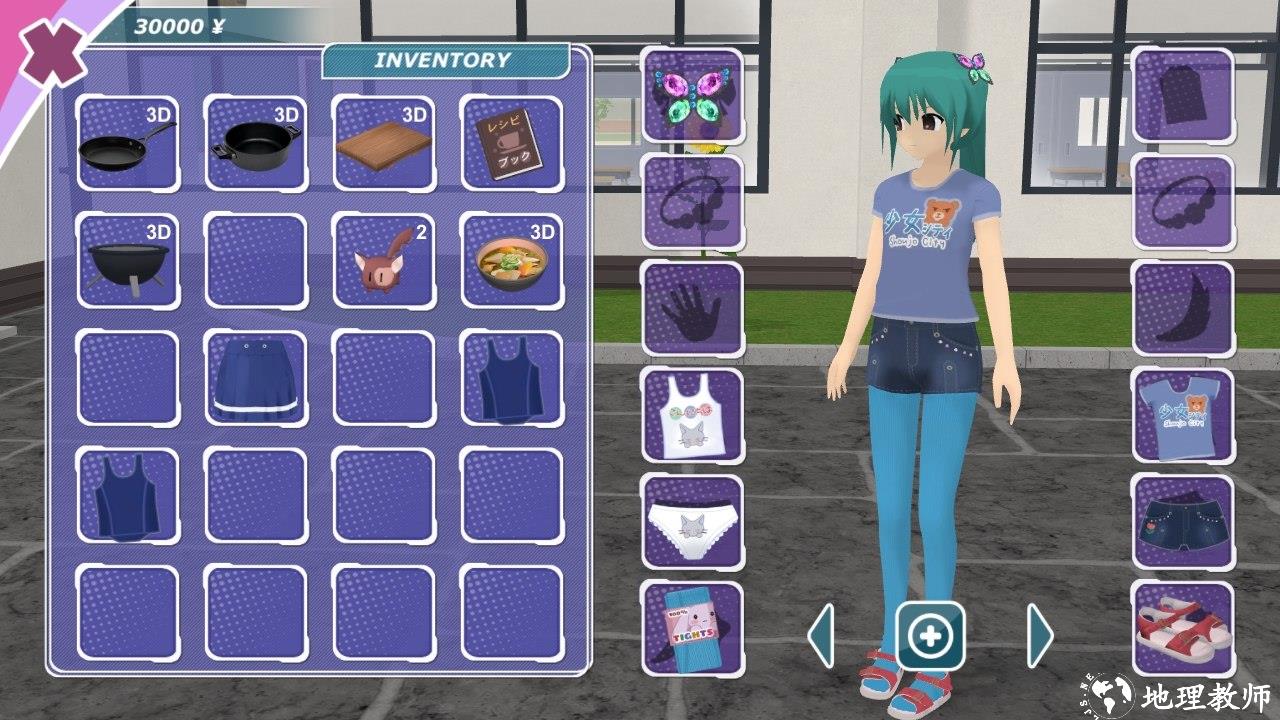Select the soup bowl item

(512, 260)
